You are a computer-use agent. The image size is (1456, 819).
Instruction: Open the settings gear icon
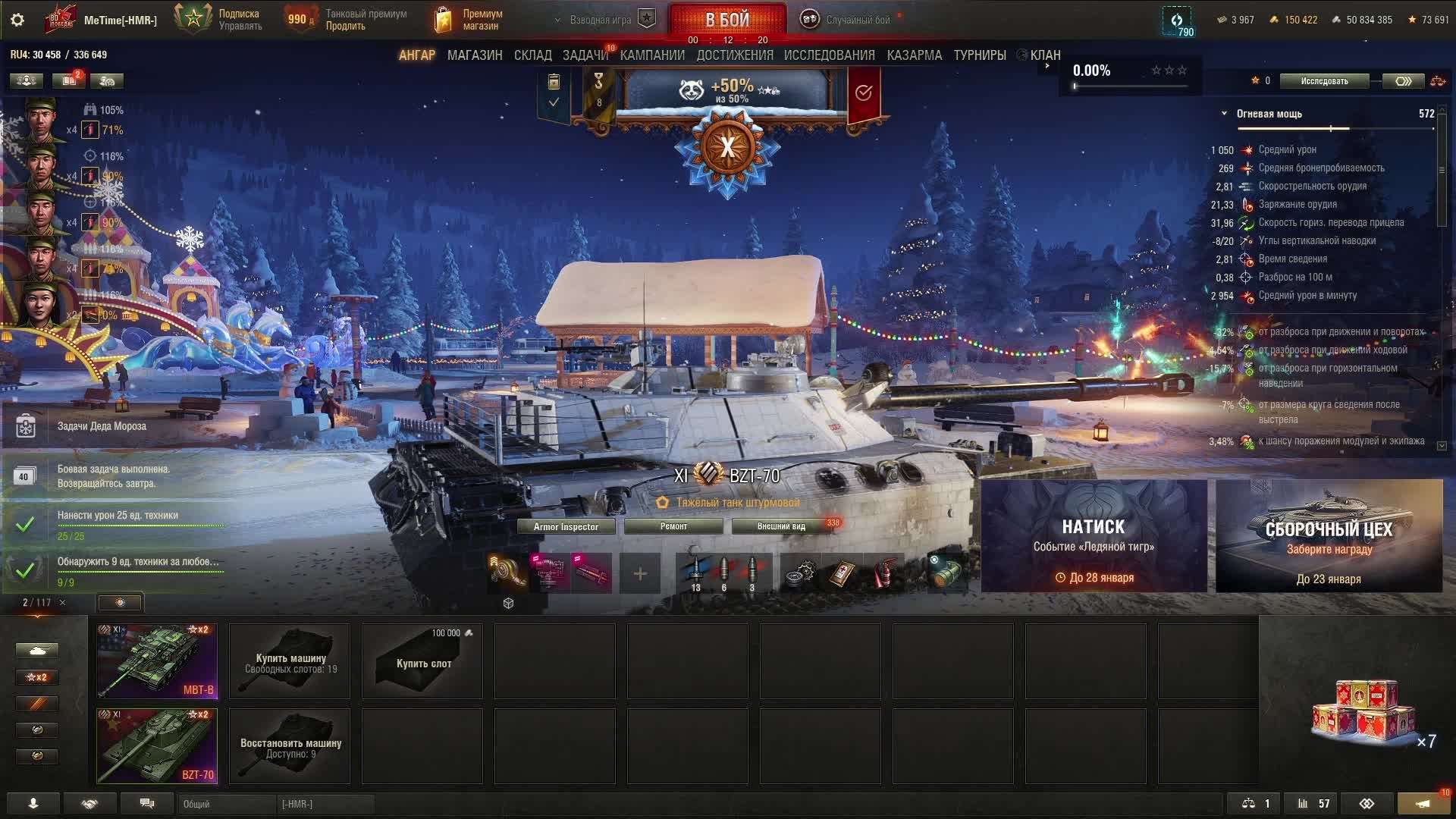coord(17,20)
